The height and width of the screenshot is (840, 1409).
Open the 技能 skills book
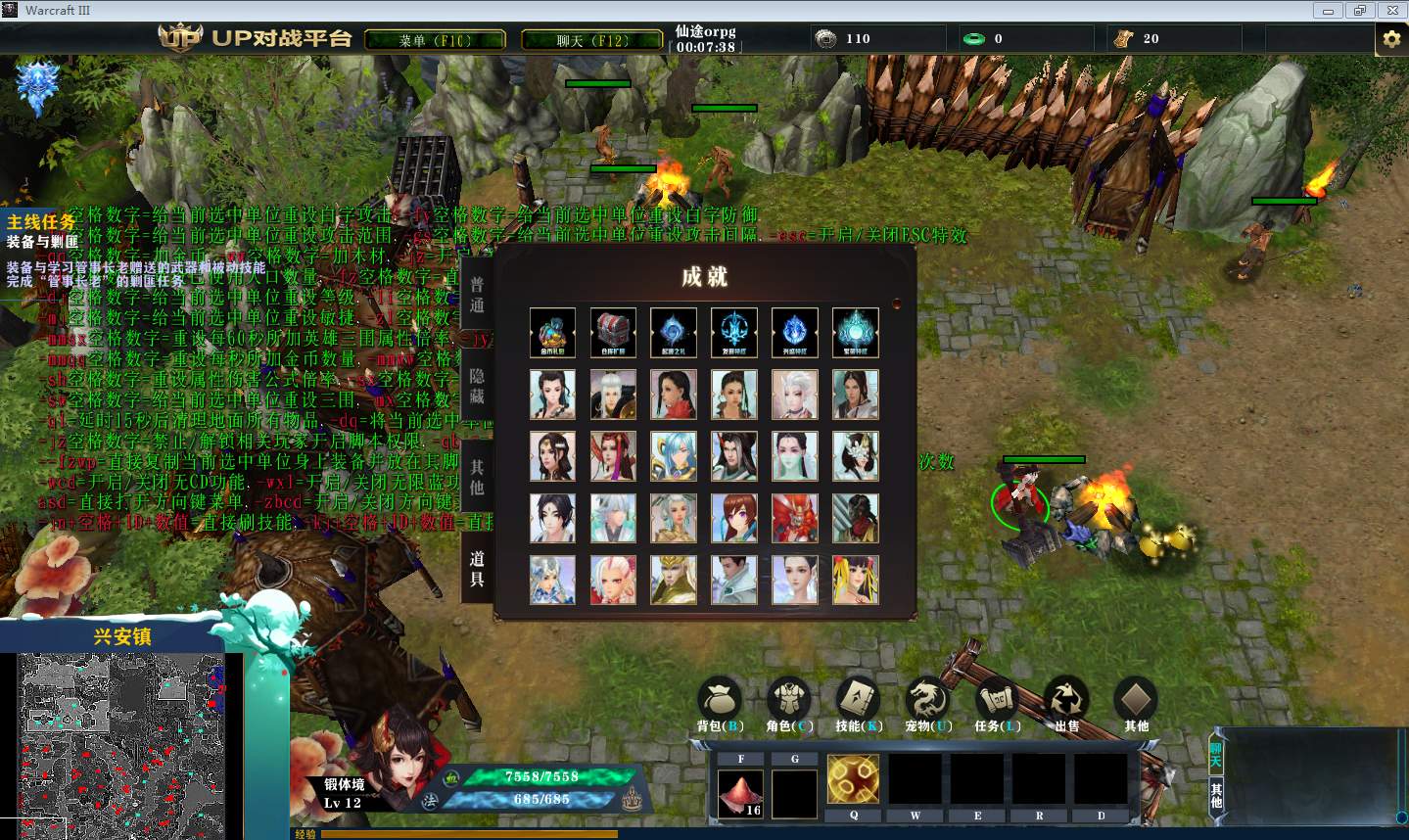[x=858, y=703]
